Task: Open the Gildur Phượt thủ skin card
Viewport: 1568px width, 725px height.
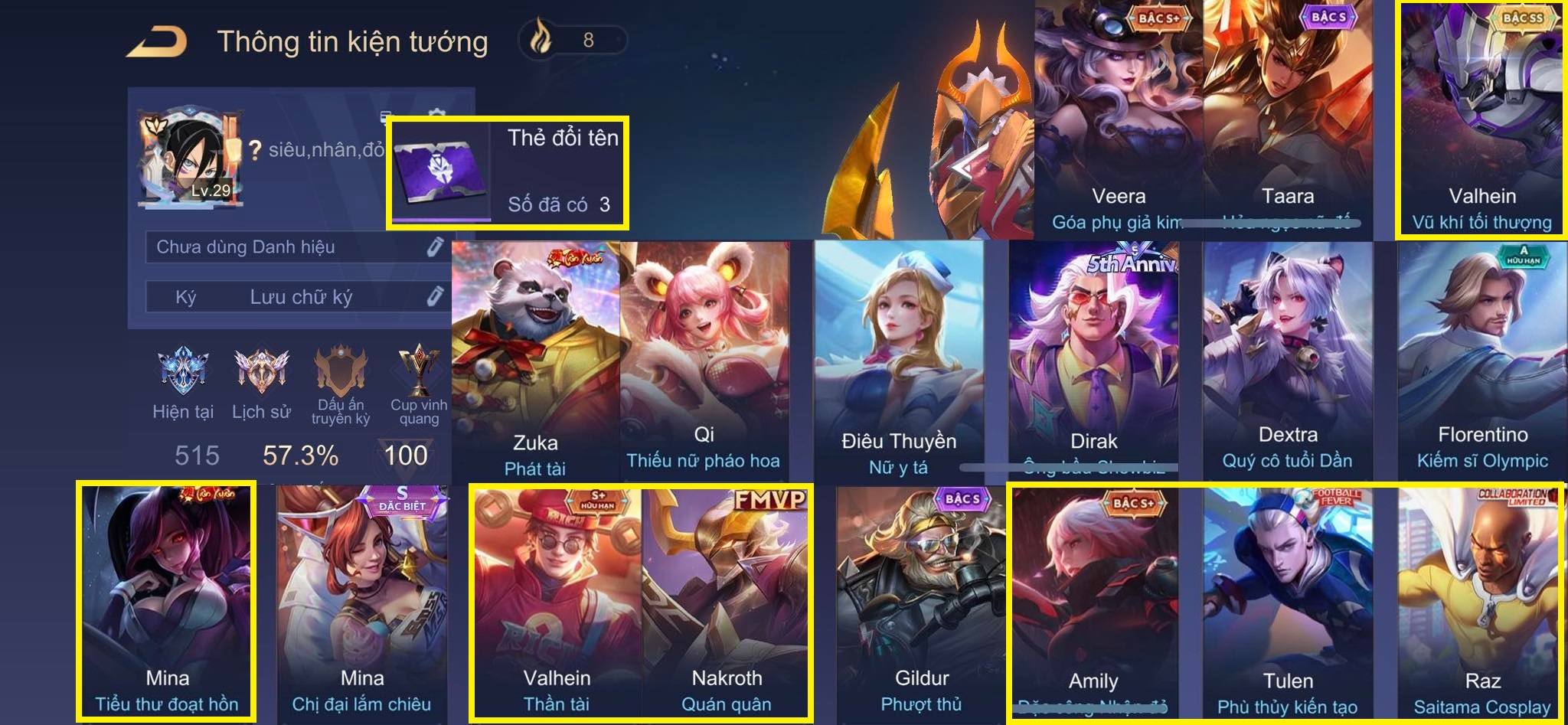Action: [922, 601]
